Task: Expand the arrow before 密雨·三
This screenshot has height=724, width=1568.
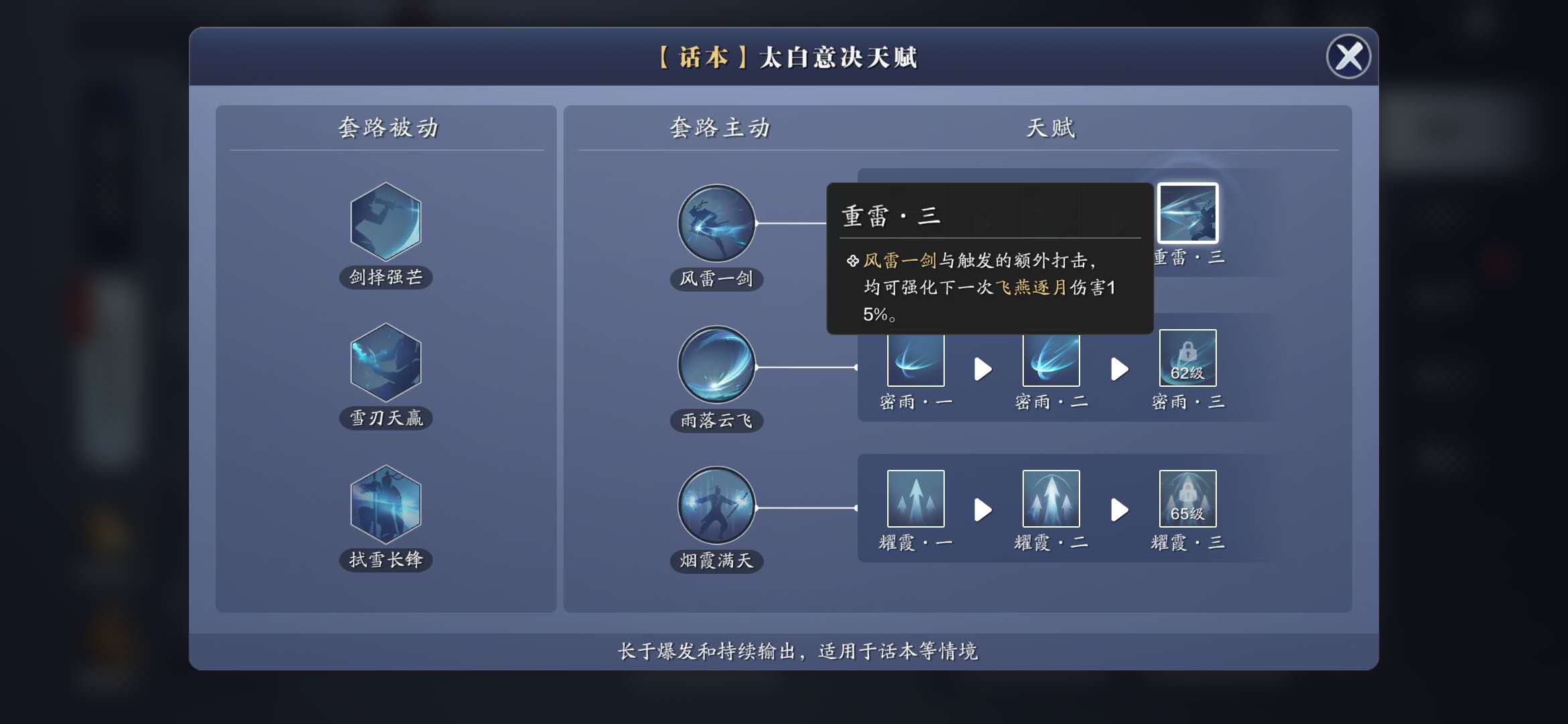Action: [1119, 369]
